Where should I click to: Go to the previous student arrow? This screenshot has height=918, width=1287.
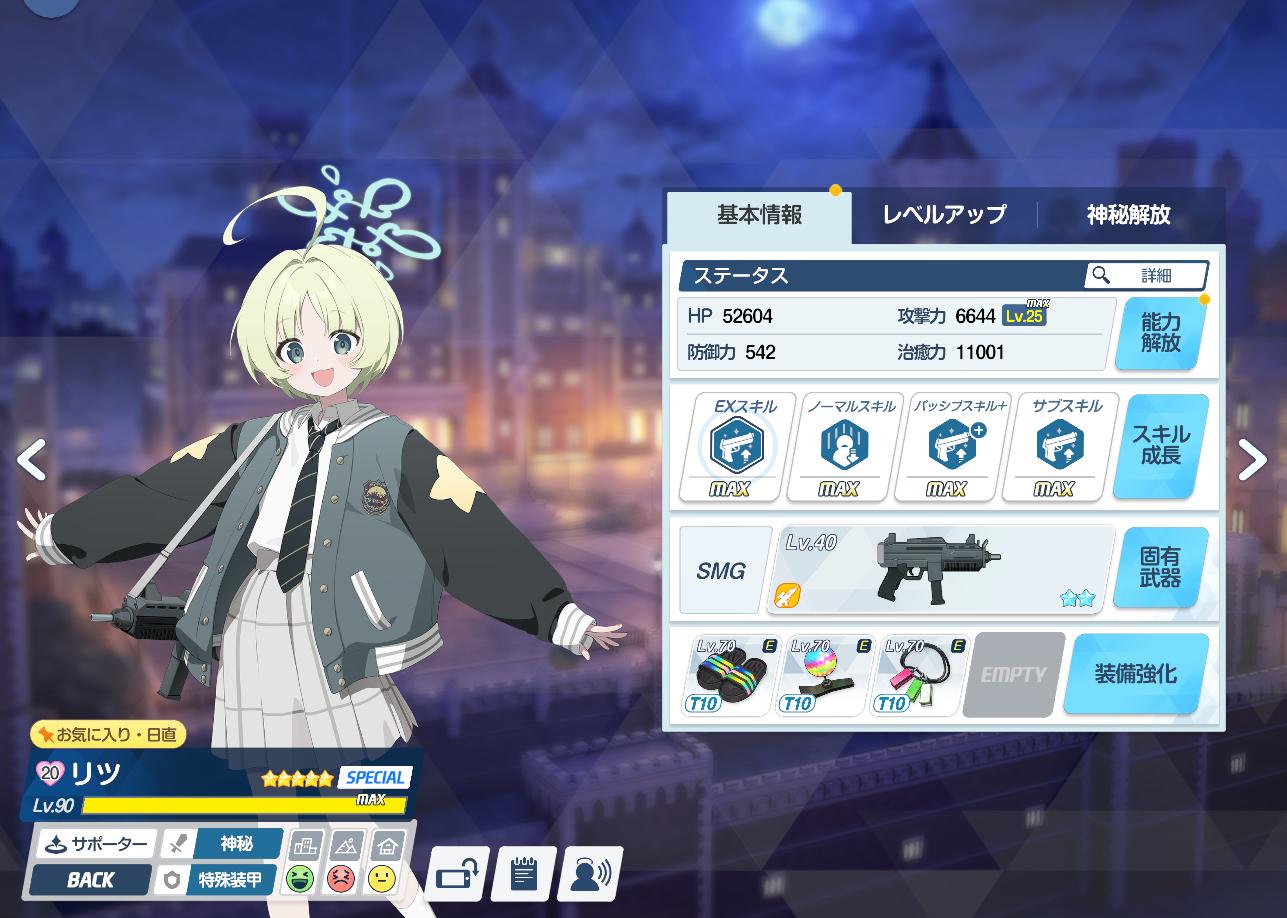(x=32, y=461)
